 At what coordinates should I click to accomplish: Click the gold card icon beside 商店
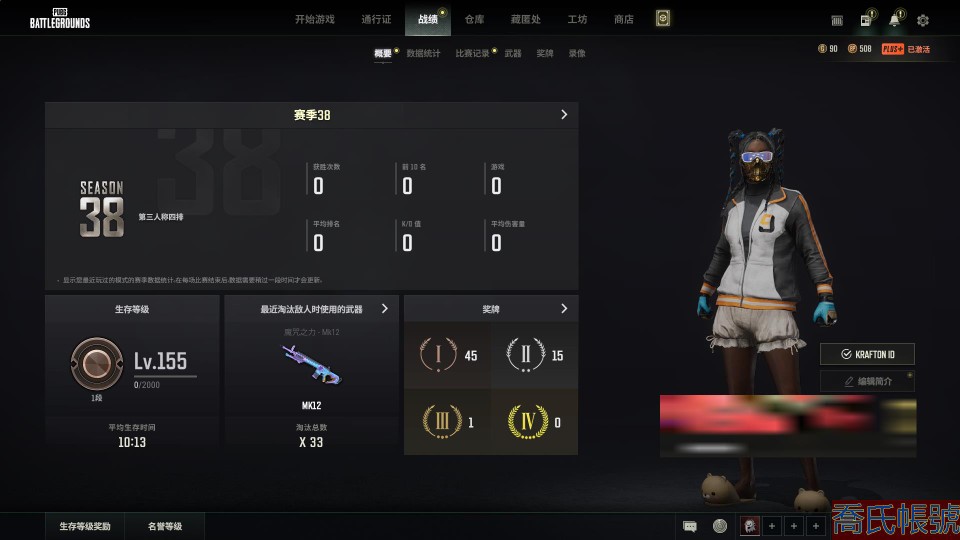(662, 19)
